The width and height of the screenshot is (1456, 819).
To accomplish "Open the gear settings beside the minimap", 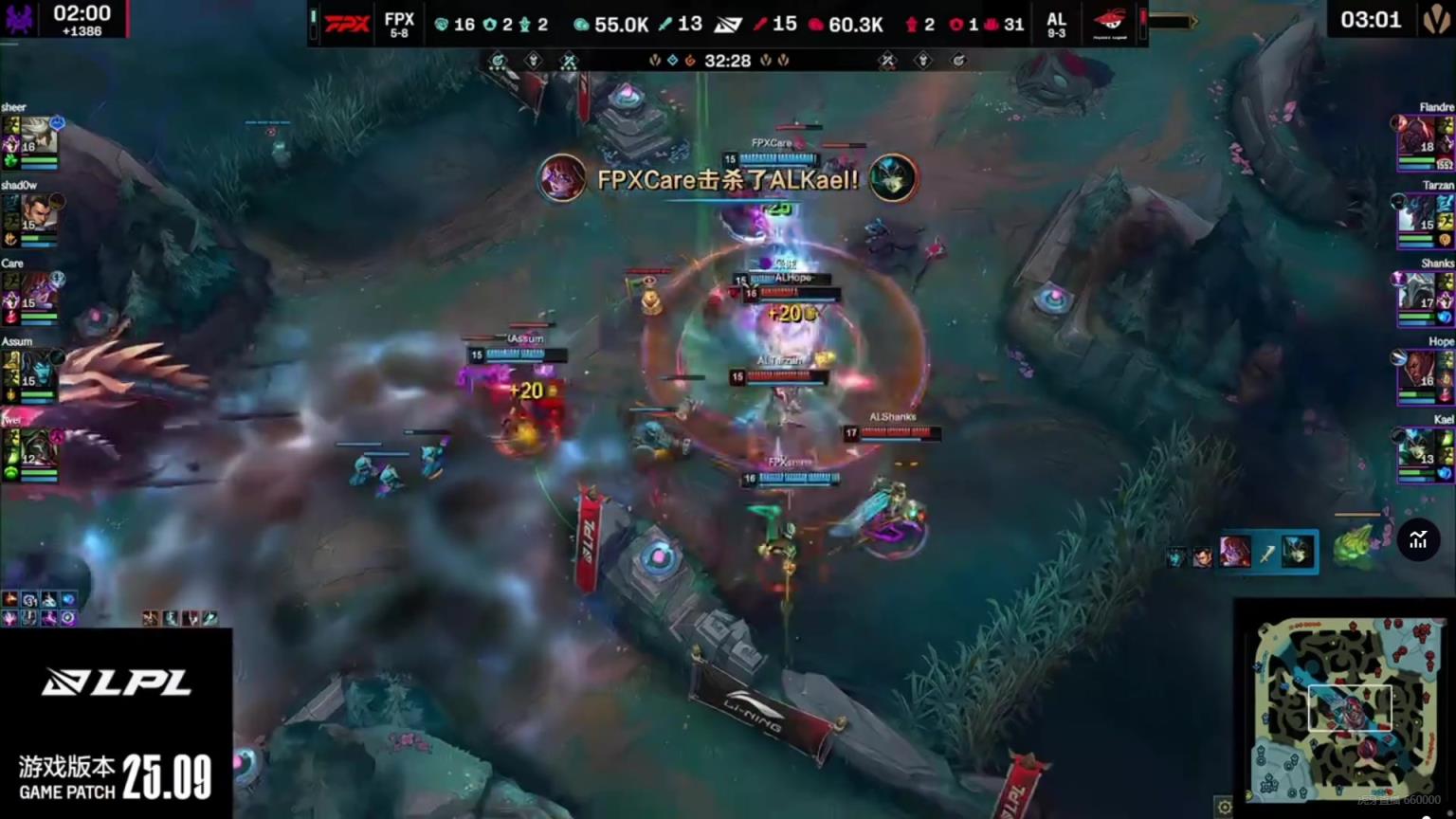I will (x=1224, y=807).
